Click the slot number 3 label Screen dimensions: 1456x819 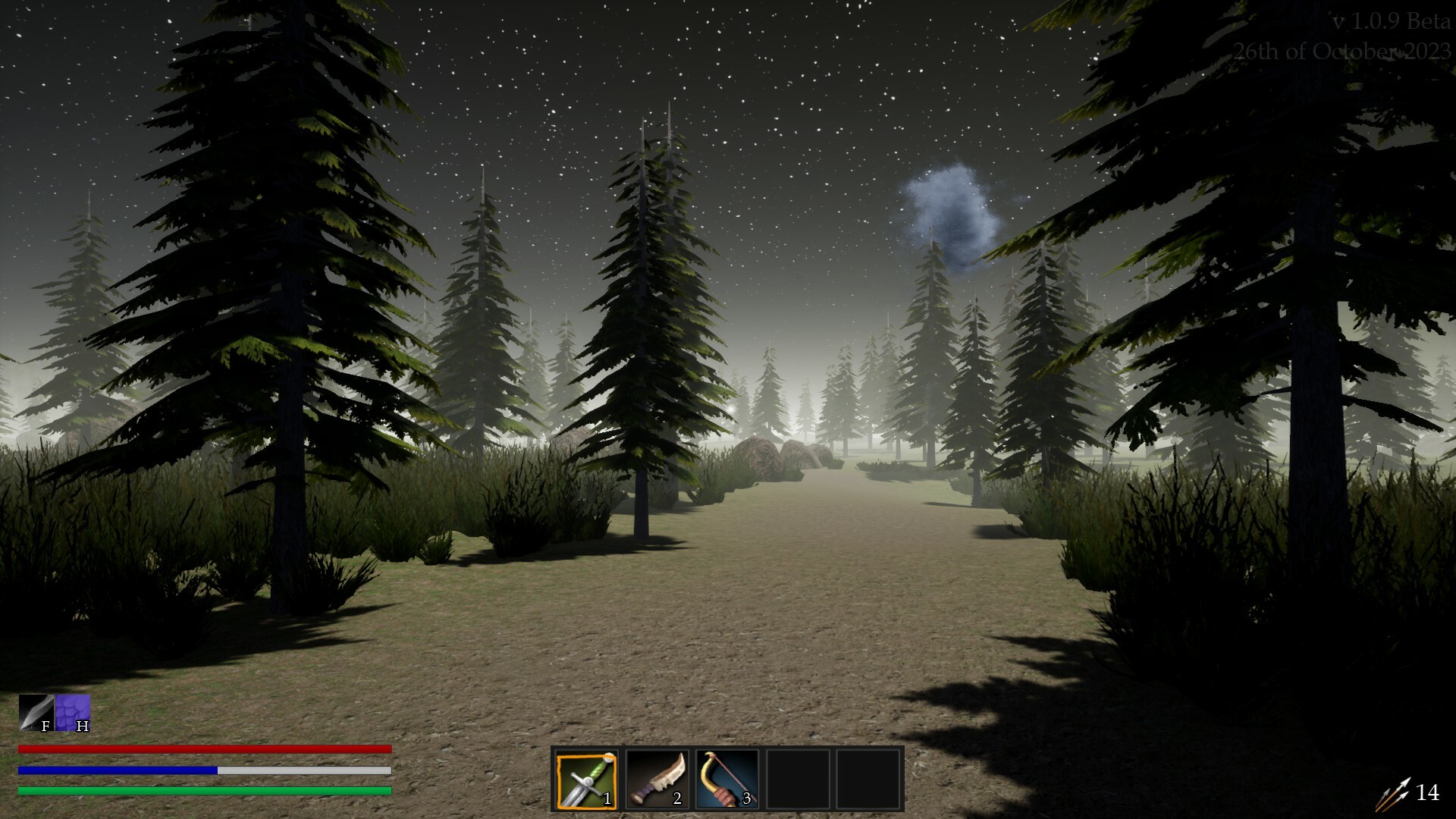coord(746,798)
